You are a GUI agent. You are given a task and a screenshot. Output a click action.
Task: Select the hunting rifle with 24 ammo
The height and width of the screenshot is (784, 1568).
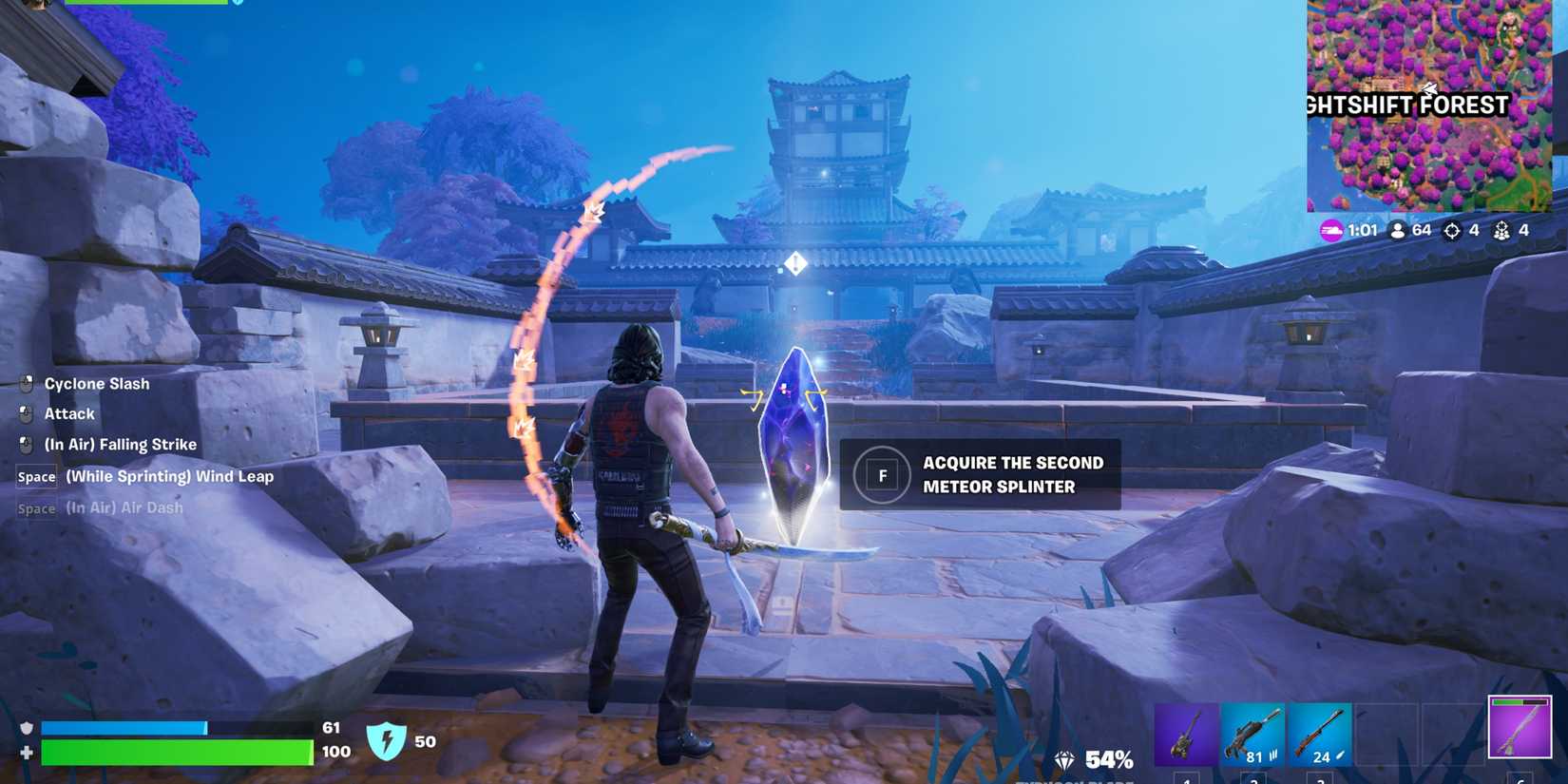tap(1321, 732)
